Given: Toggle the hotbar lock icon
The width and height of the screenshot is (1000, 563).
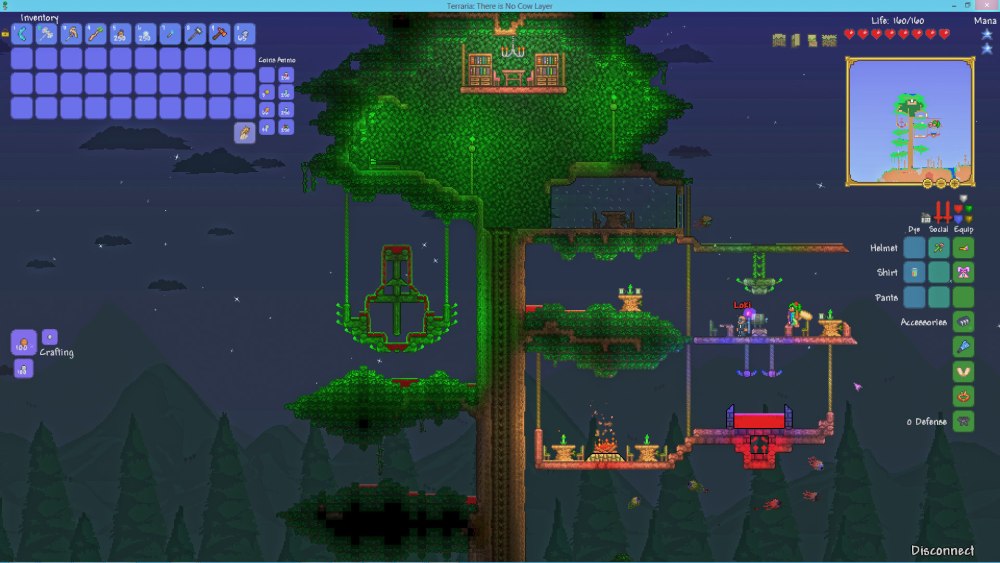Looking at the screenshot, I should (x=5, y=34).
